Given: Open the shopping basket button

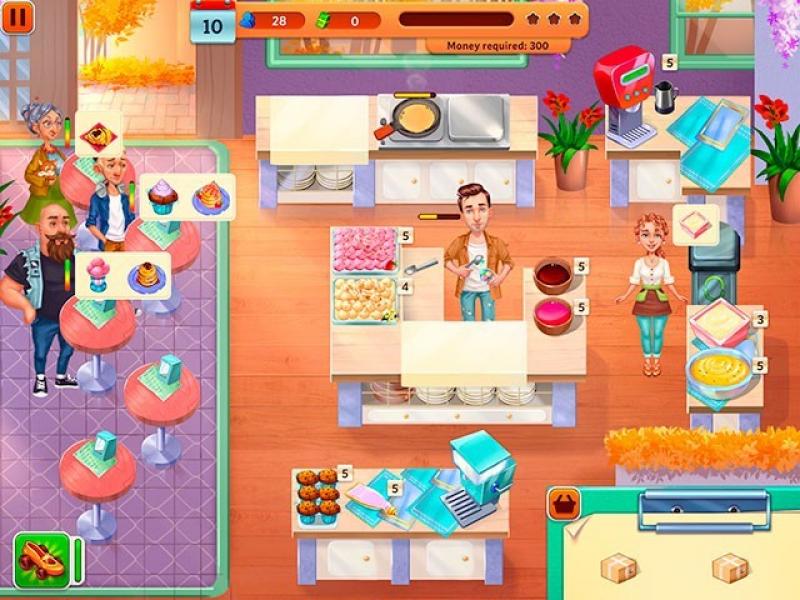Looking at the screenshot, I should pos(563,504).
